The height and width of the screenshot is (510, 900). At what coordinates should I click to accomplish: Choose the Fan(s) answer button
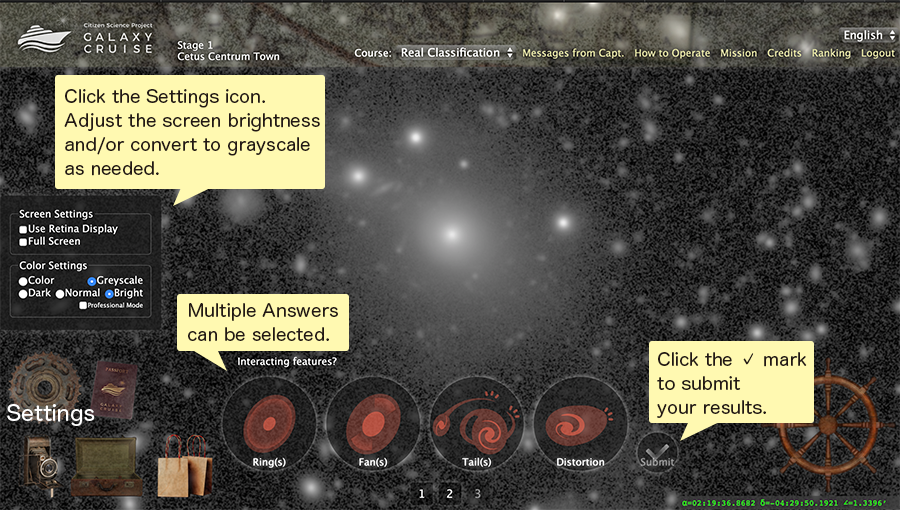point(373,424)
